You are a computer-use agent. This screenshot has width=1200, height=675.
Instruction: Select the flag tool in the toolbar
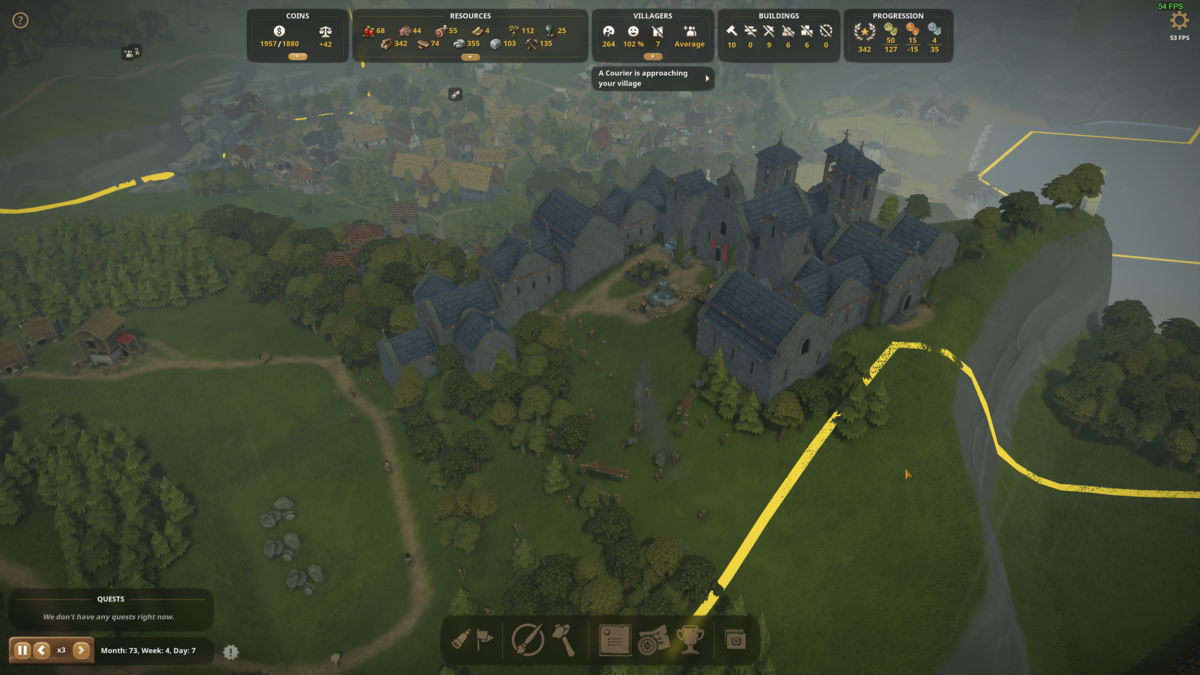tap(485, 640)
